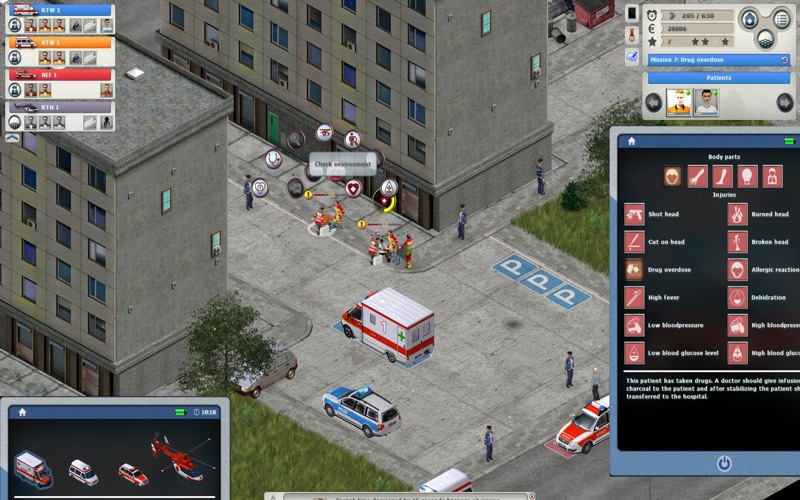This screenshot has height=500, width=800.
Task: Choose the Broken head injury entry
Action: 766,242
